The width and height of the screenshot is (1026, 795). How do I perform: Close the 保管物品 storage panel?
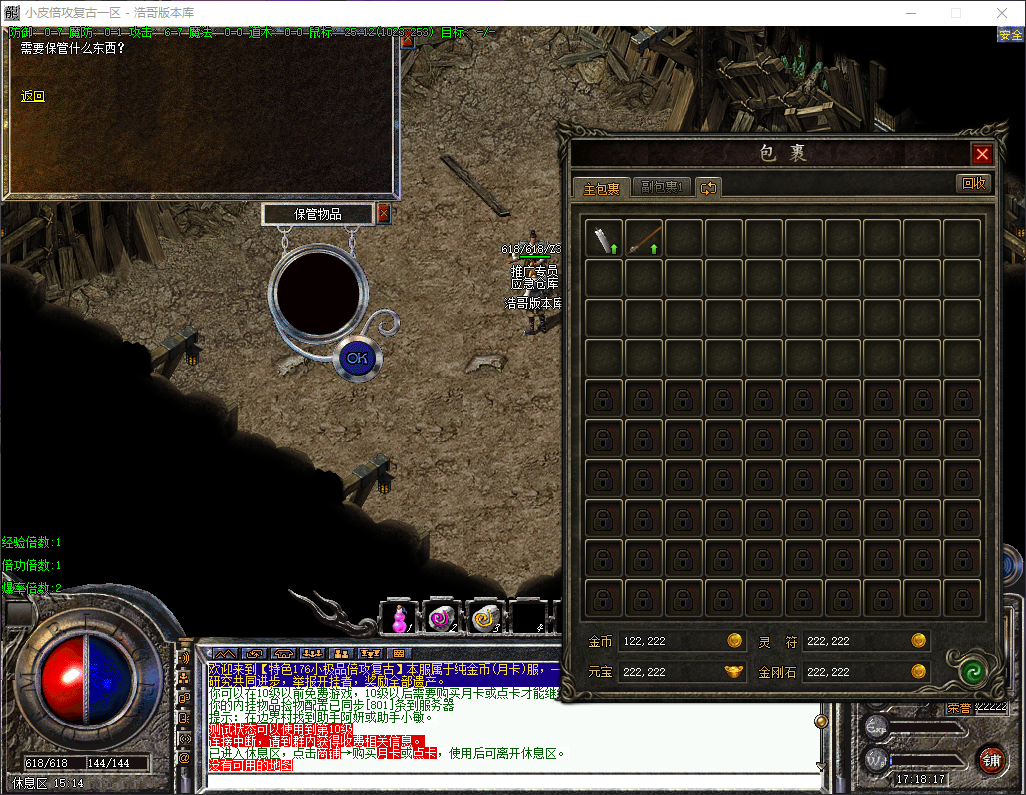click(x=383, y=213)
